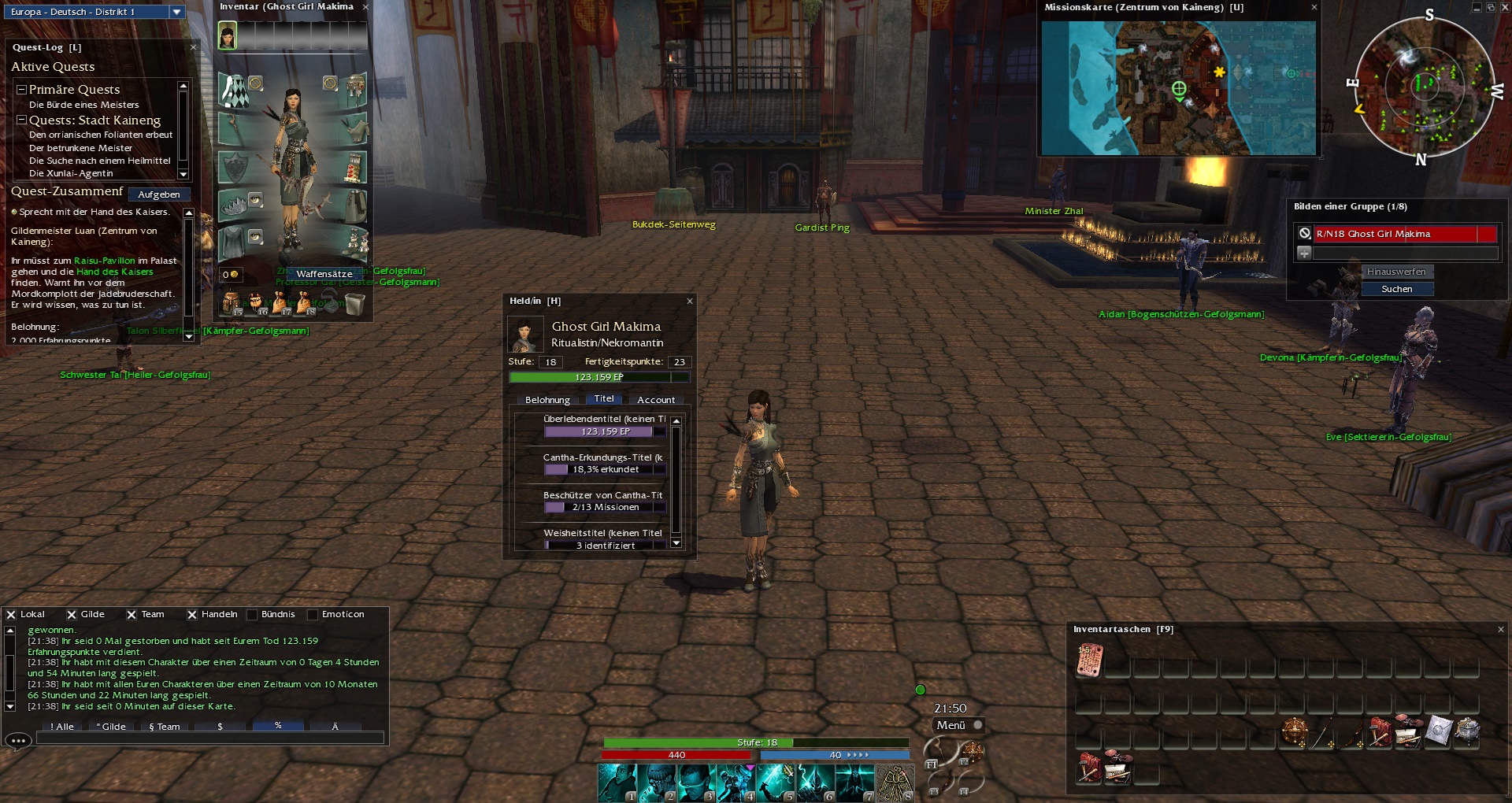Open the district selection dropdown
This screenshot has width=1512, height=803.
177,12
